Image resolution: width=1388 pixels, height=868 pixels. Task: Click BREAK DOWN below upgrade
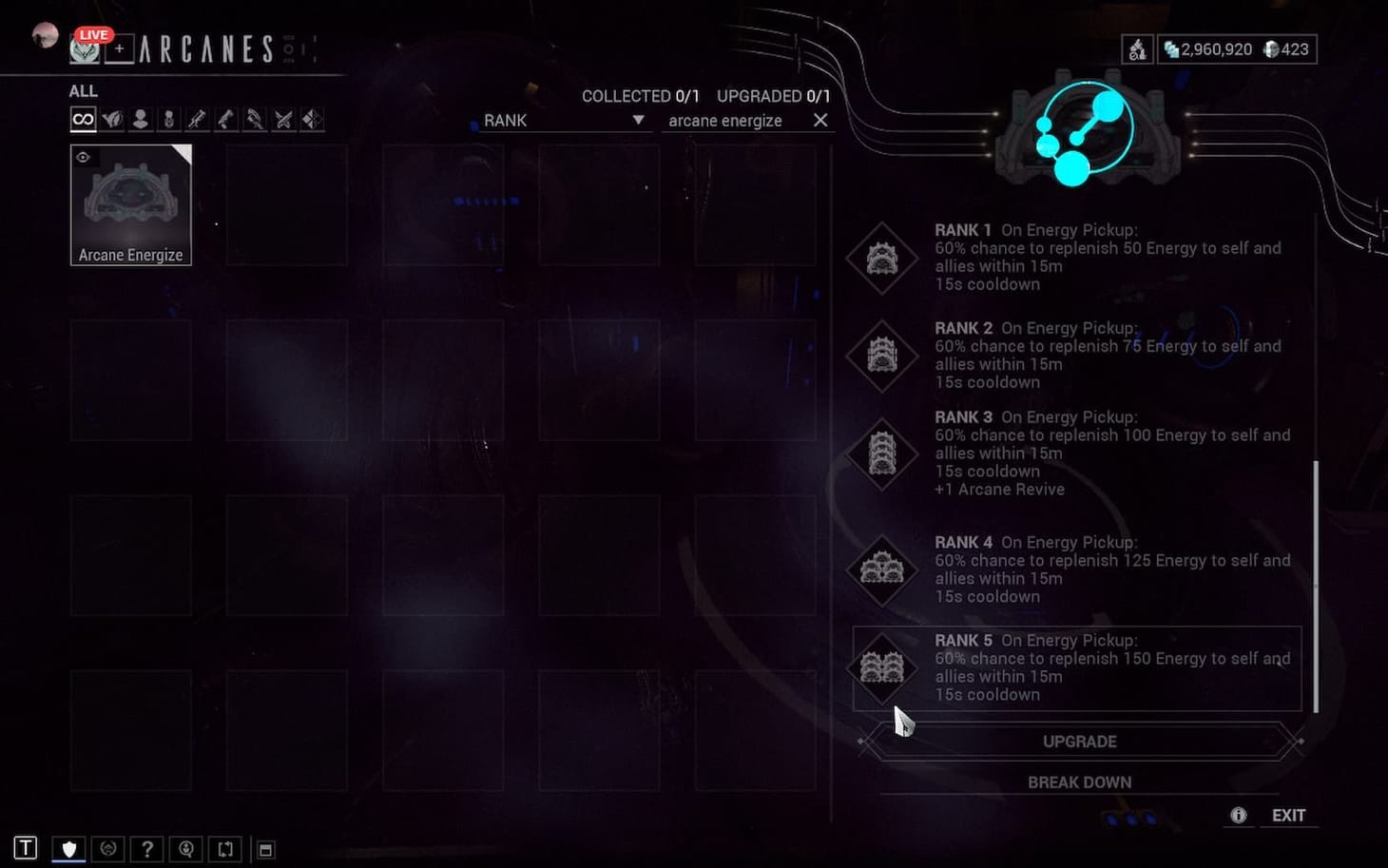coord(1079,781)
